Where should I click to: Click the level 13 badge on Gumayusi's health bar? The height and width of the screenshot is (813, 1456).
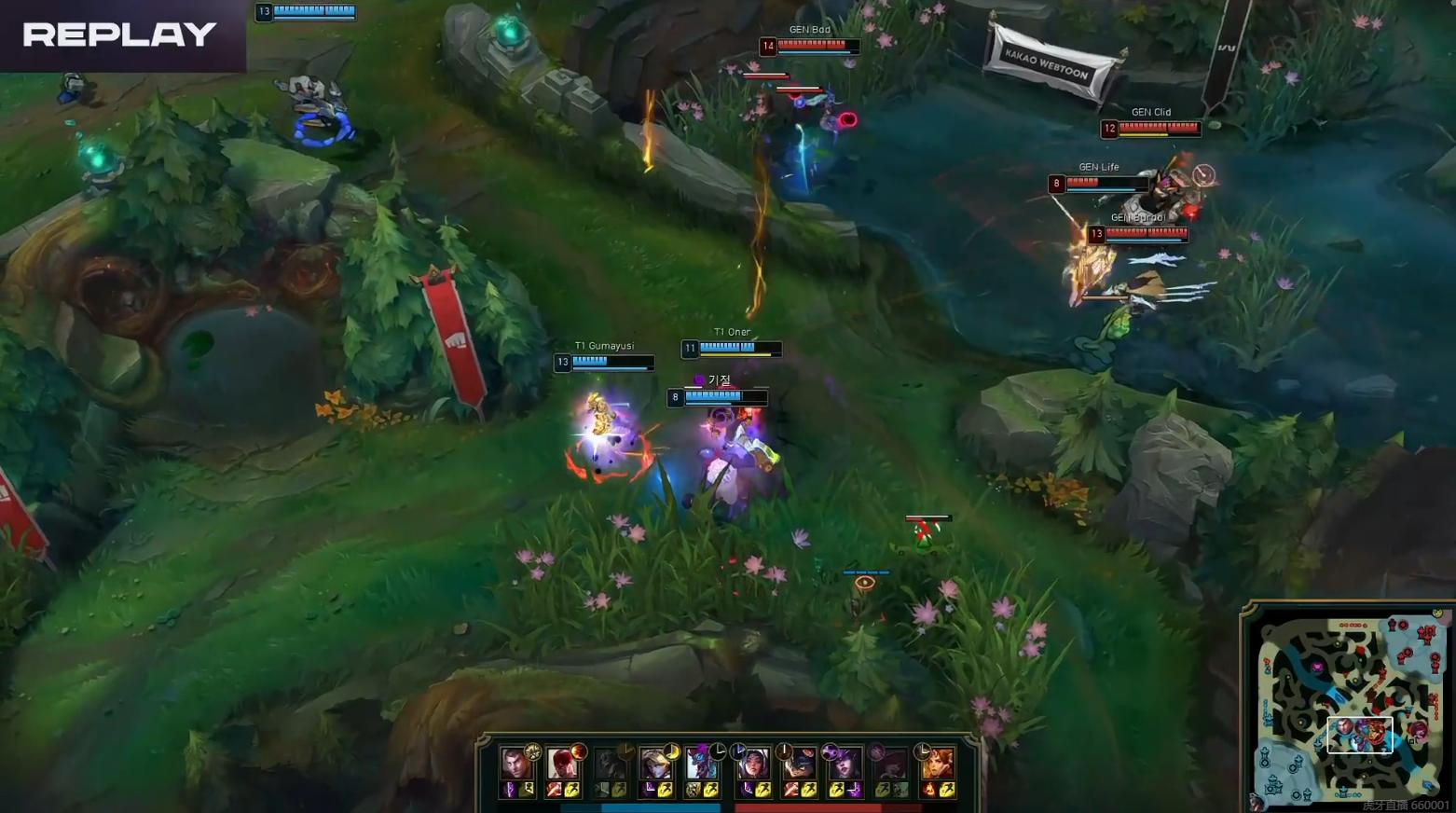(562, 363)
